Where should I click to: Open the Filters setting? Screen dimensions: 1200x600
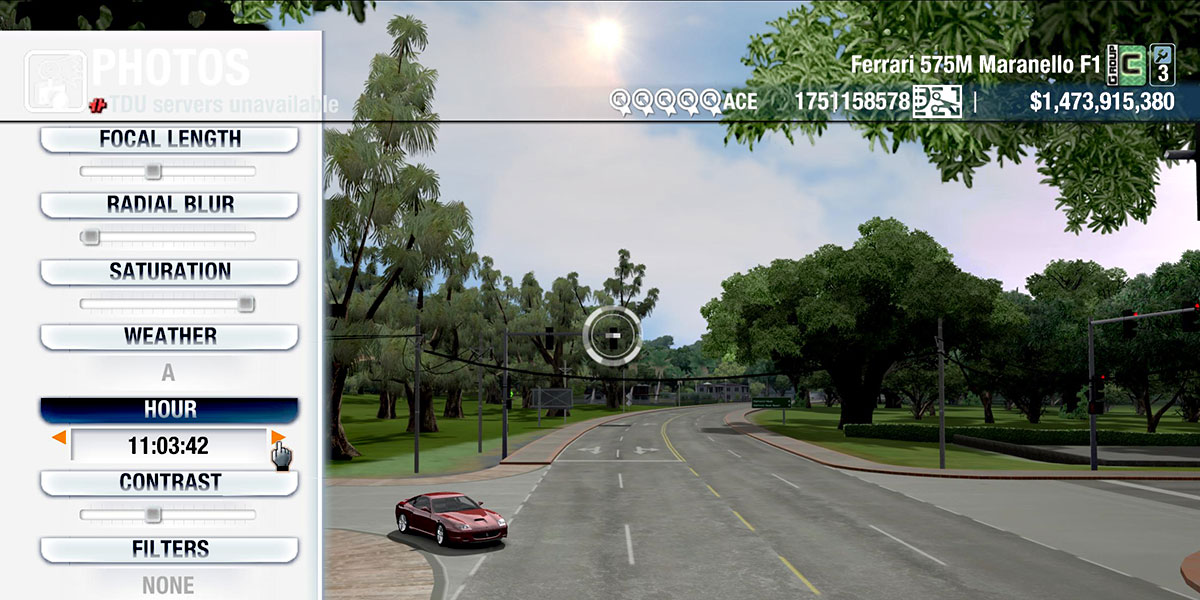tap(169, 549)
